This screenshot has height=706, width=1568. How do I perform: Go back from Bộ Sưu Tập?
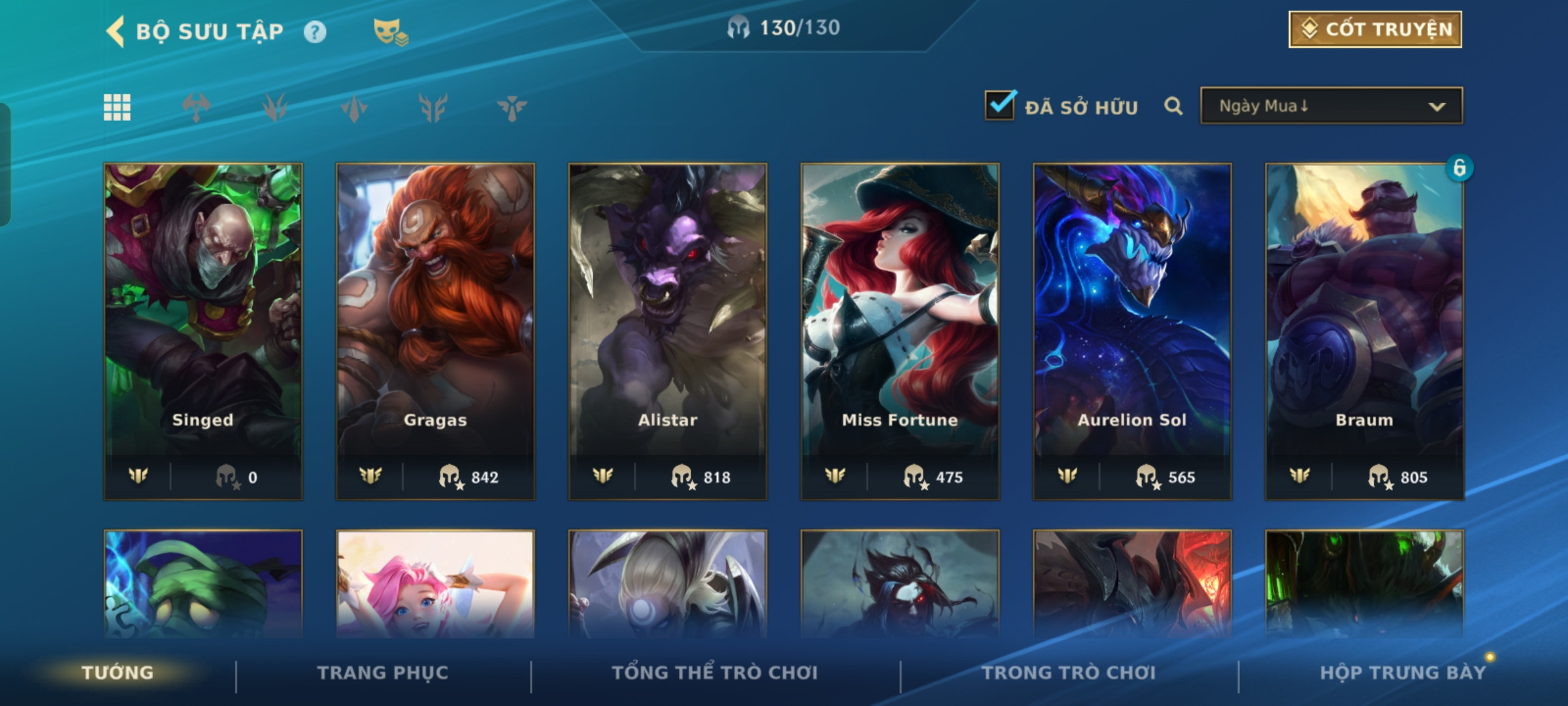pyautogui.click(x=116, y=31)
